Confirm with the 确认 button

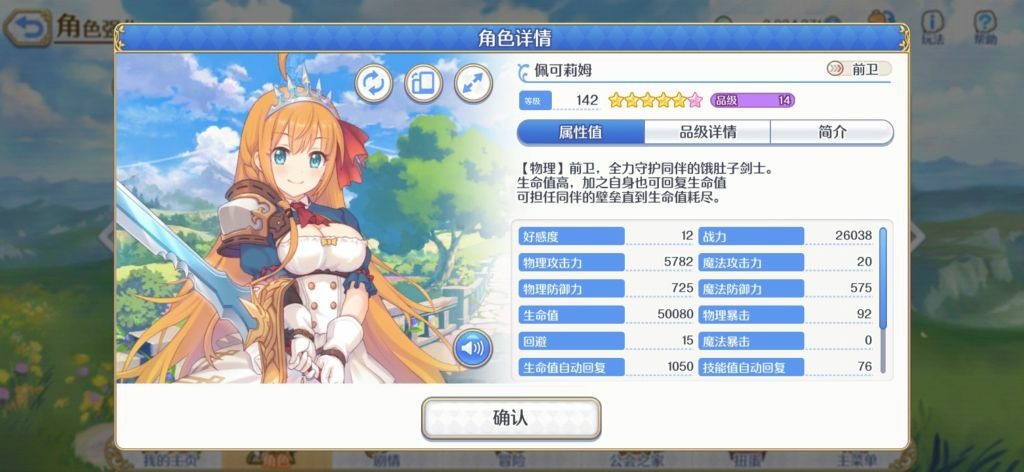click(510, 418)
